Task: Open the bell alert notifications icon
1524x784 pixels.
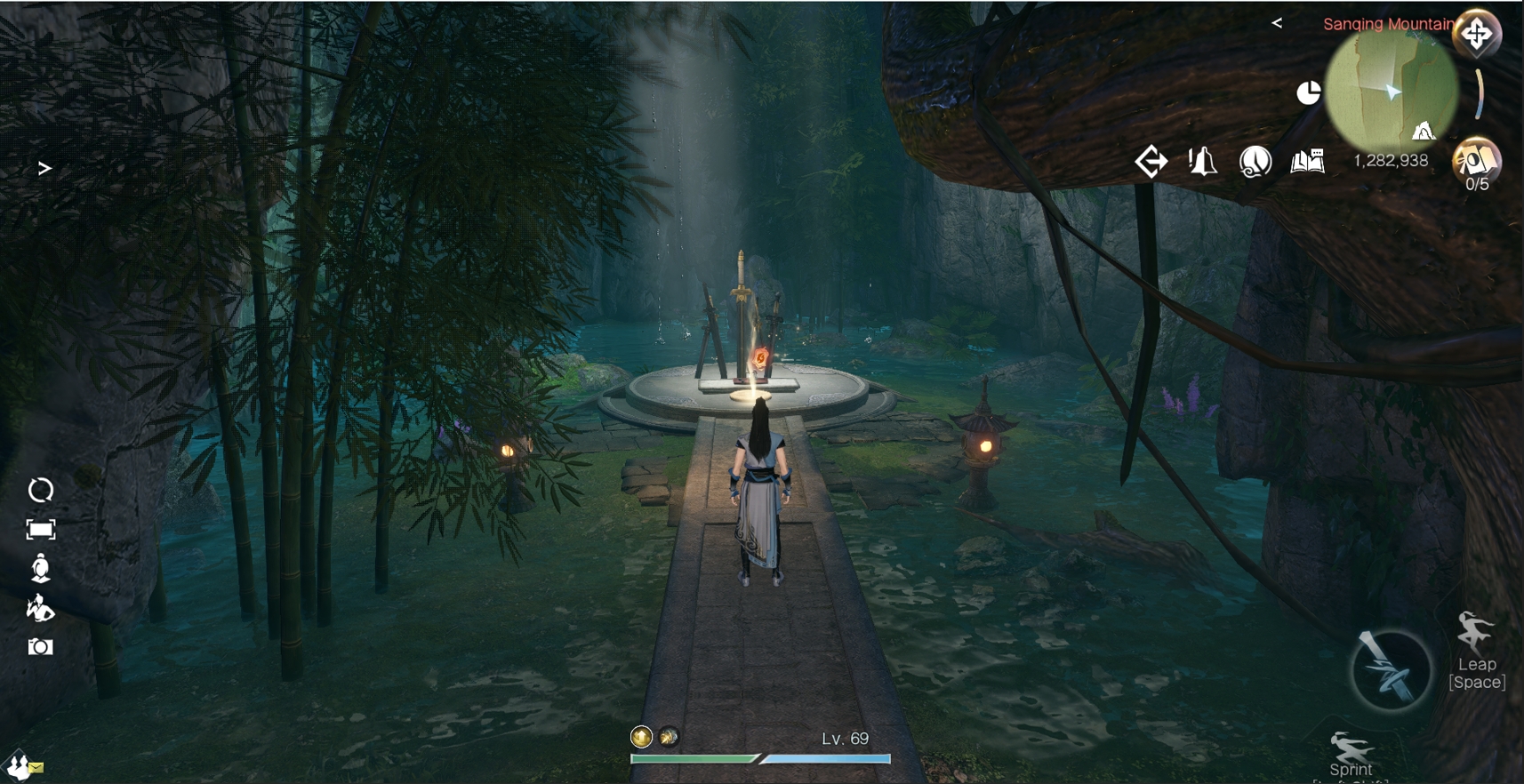Action: coord(1202,162)
